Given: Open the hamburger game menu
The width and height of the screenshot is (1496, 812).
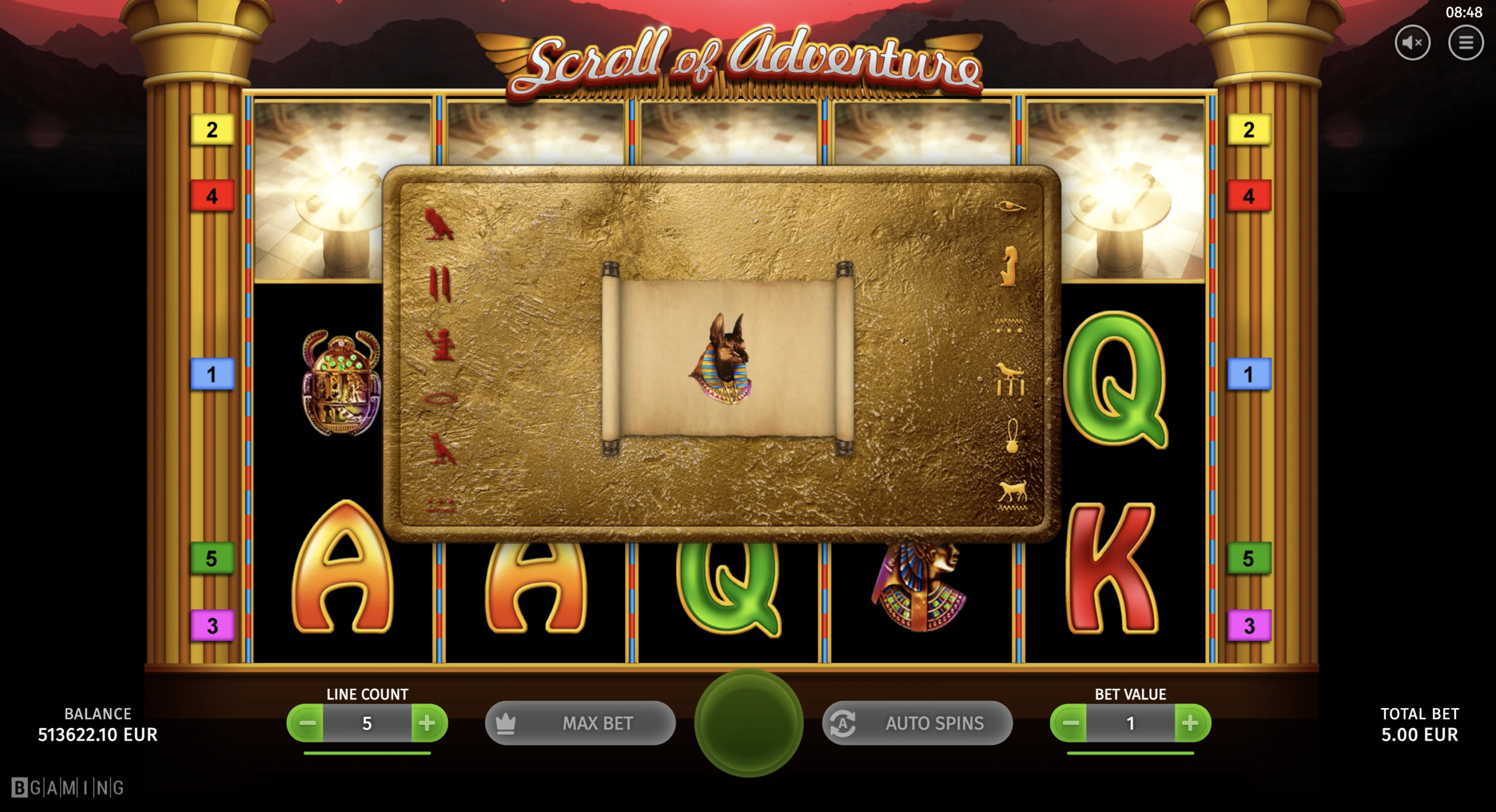Looking at the screenshot, I should (1466, 43).
